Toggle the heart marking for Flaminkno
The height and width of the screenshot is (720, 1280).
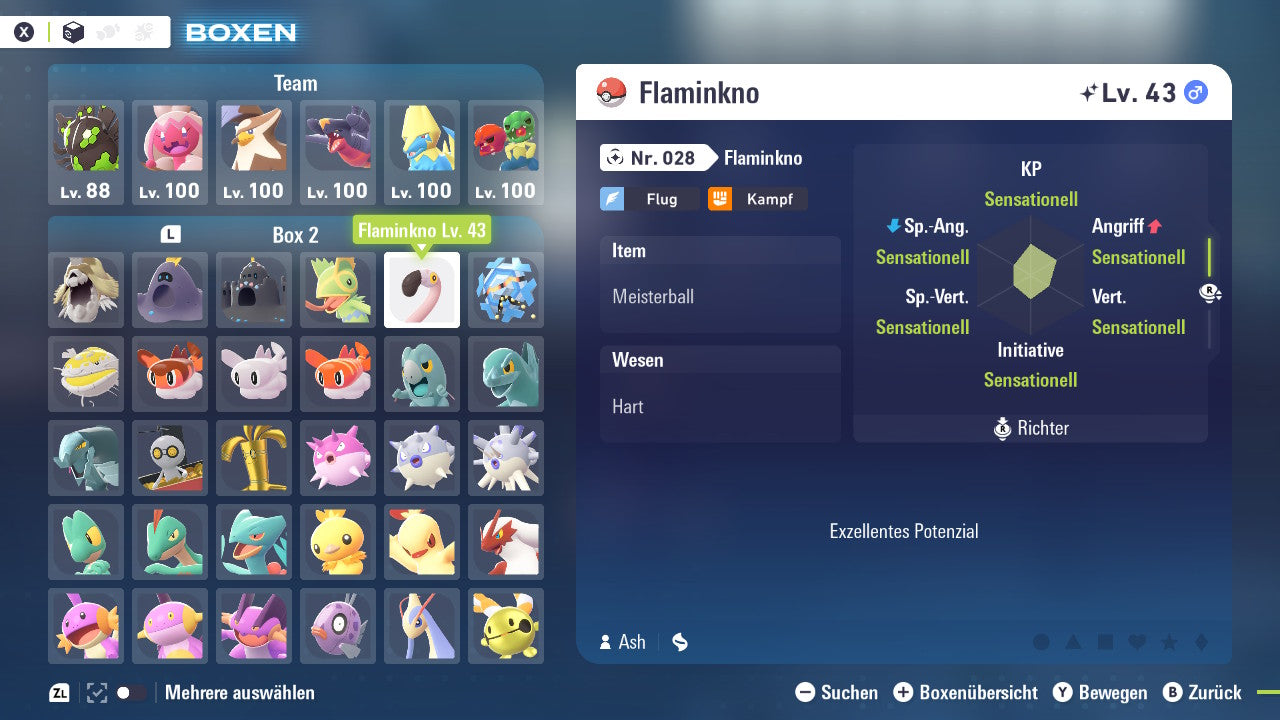coord(1137,641)
